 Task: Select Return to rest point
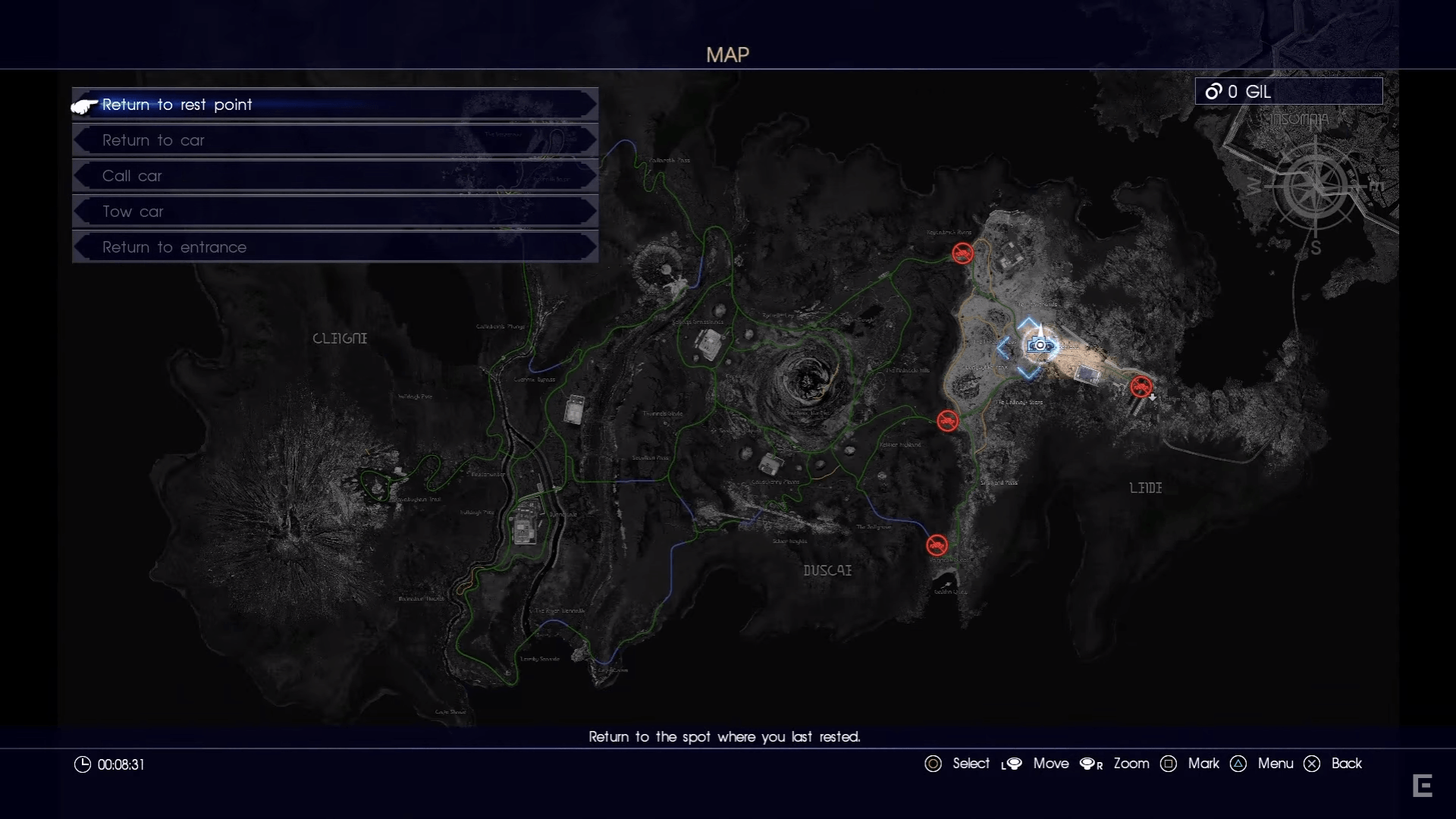(334, 105)
